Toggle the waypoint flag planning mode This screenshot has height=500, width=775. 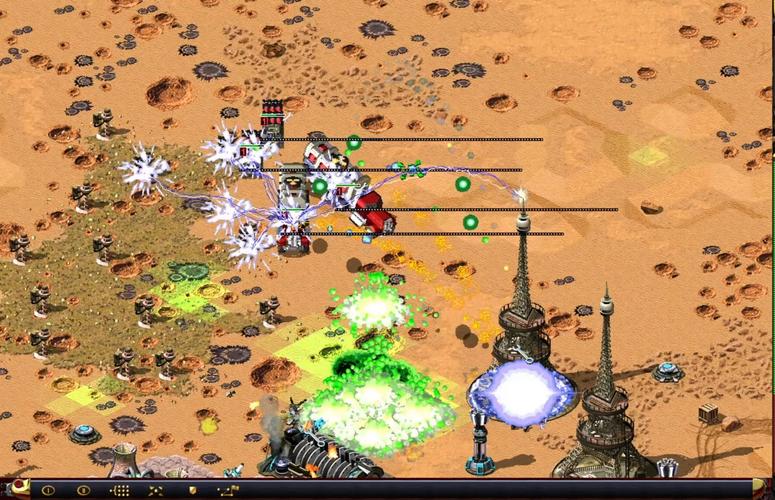point(227,491)
